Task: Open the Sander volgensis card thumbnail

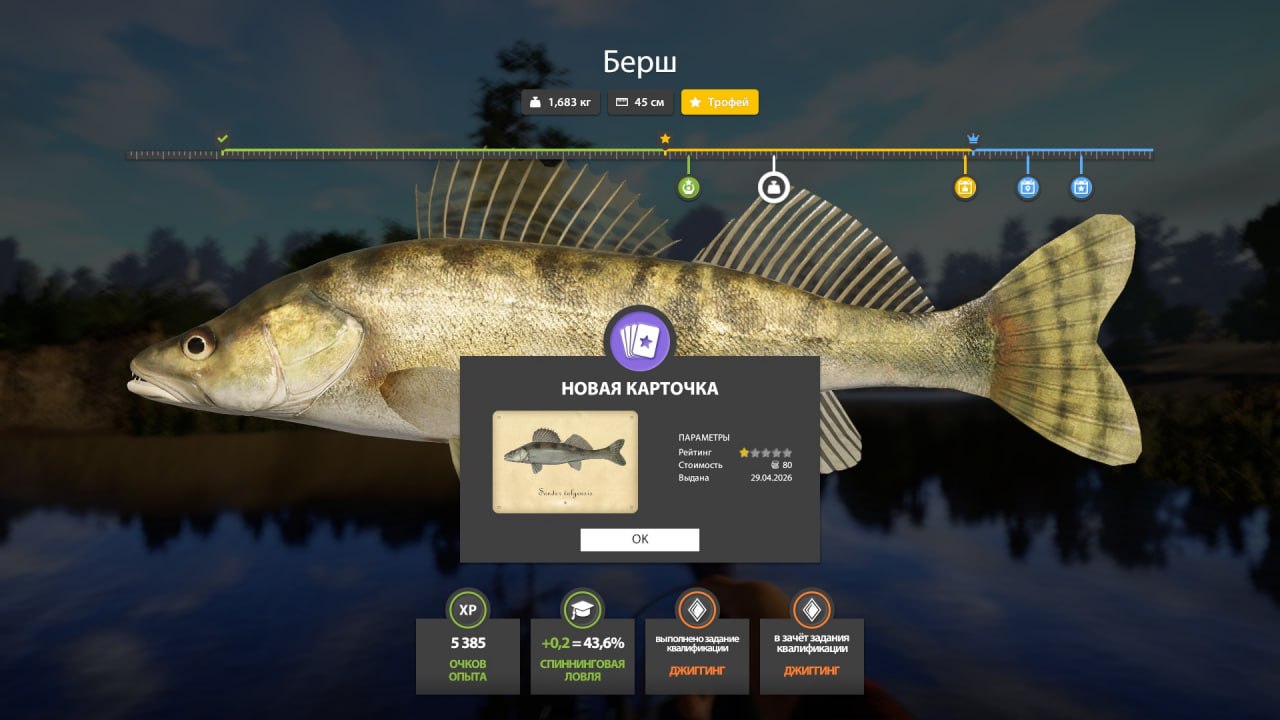Action: [565, 461]
